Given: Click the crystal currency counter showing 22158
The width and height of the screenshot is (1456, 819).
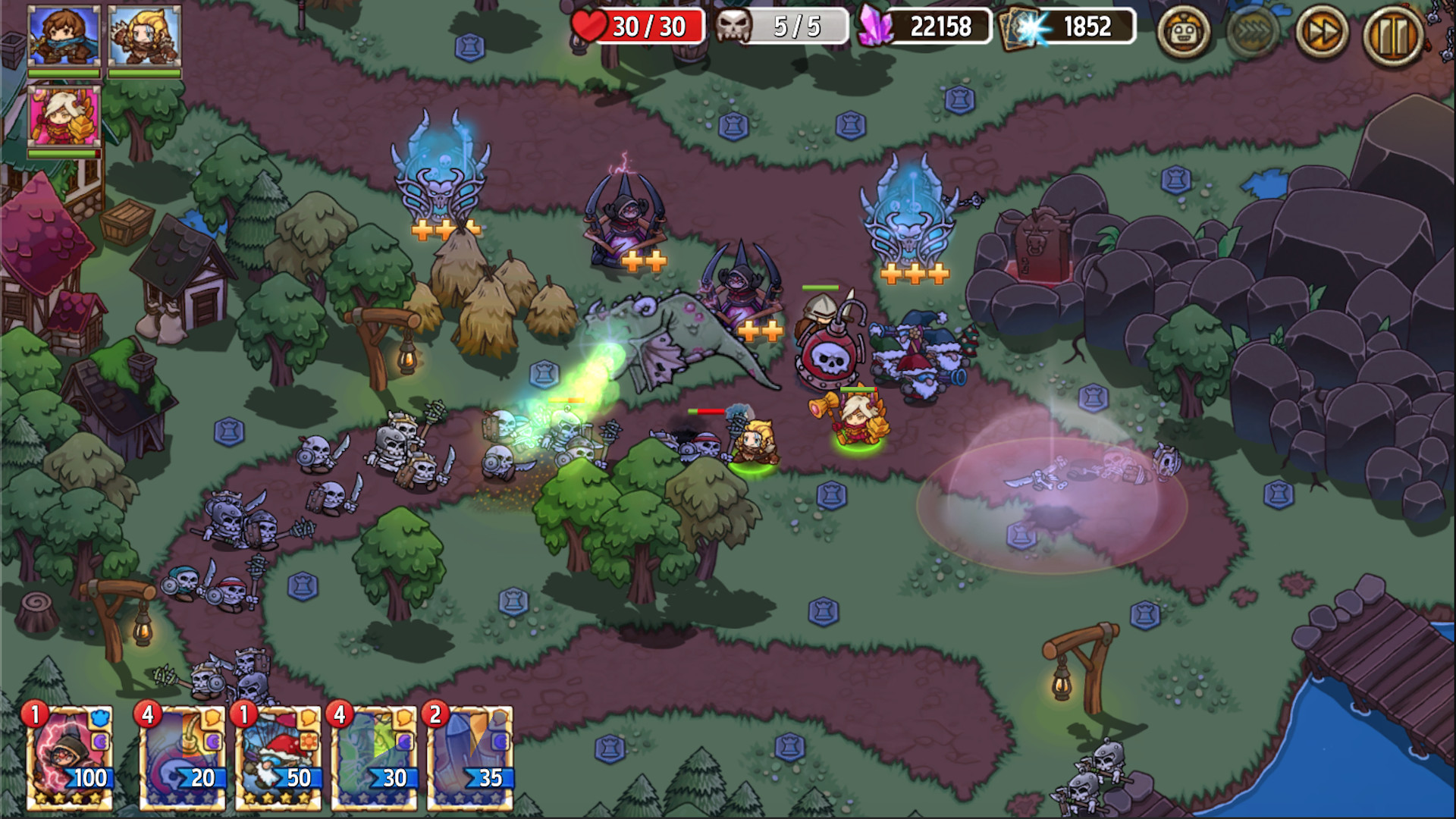Looking at the screenshot, I should click(927, 25).
